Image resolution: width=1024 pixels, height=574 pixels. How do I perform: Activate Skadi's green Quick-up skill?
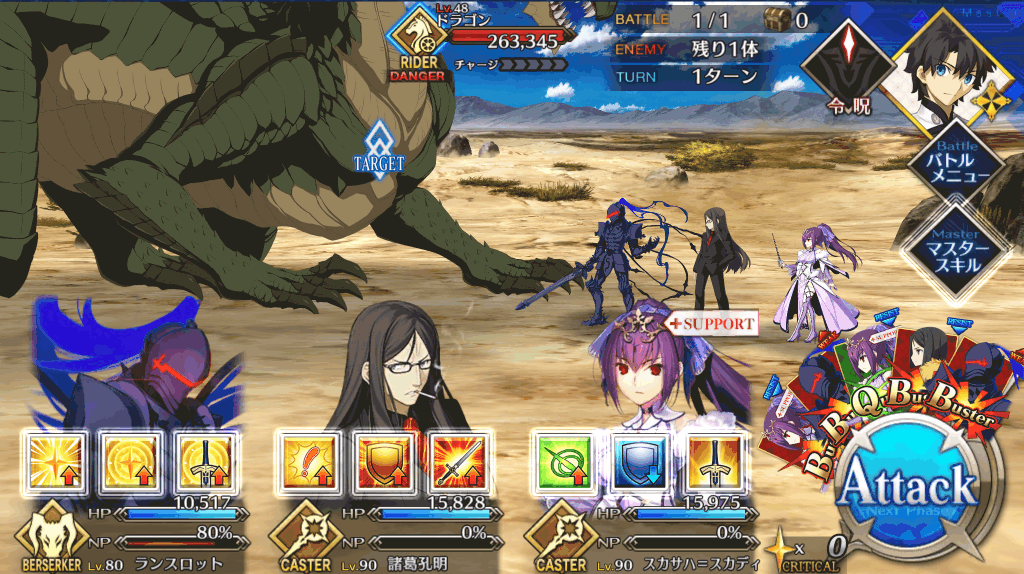562,461
